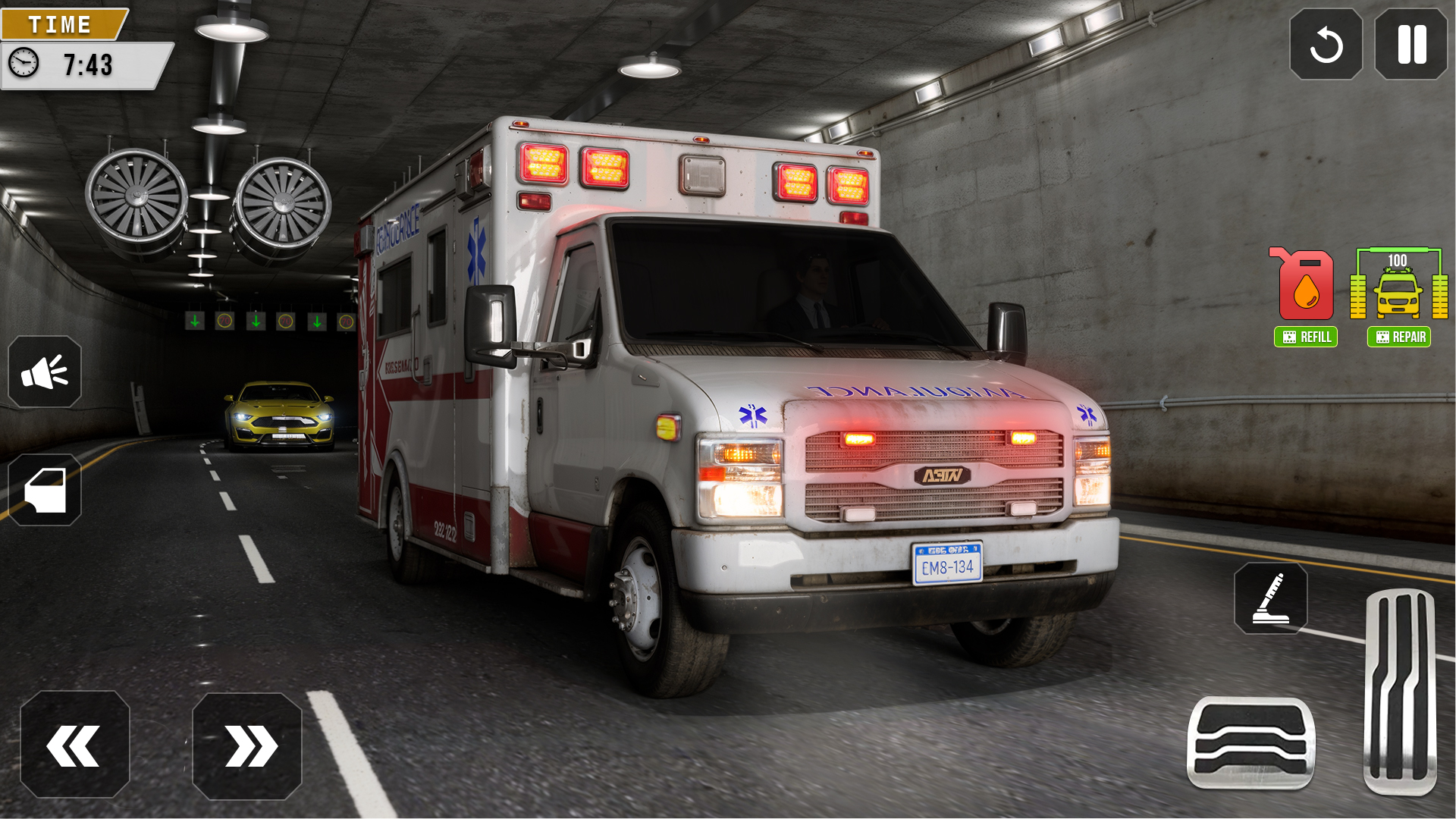Open the 7:43 timer display

click(x=87, y=65)
